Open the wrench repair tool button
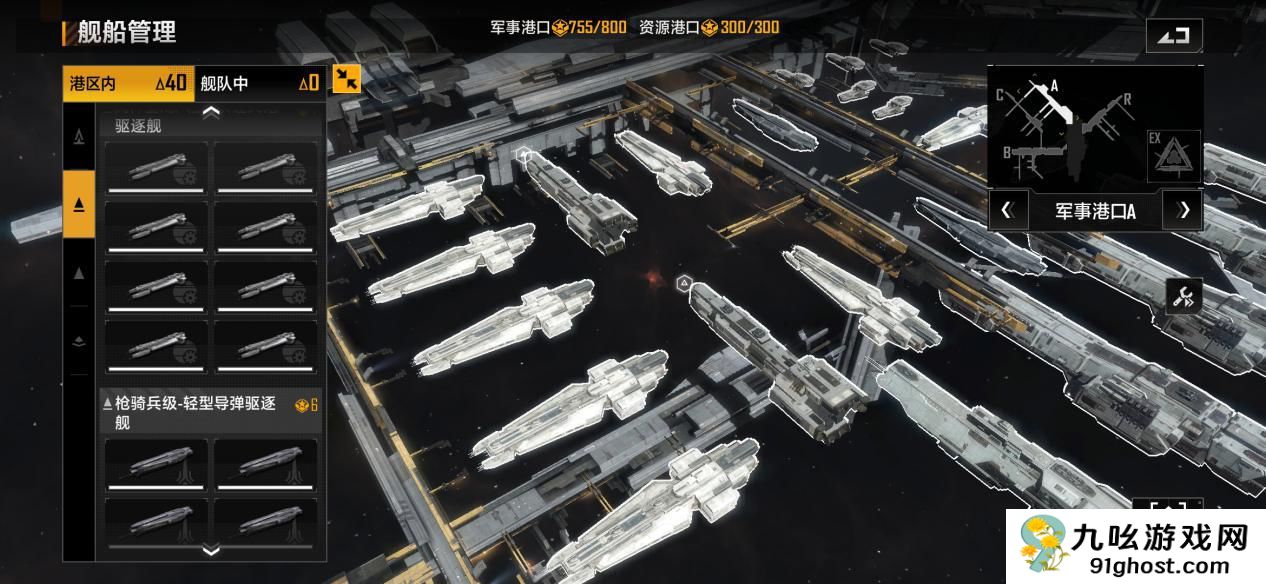 1183,296
